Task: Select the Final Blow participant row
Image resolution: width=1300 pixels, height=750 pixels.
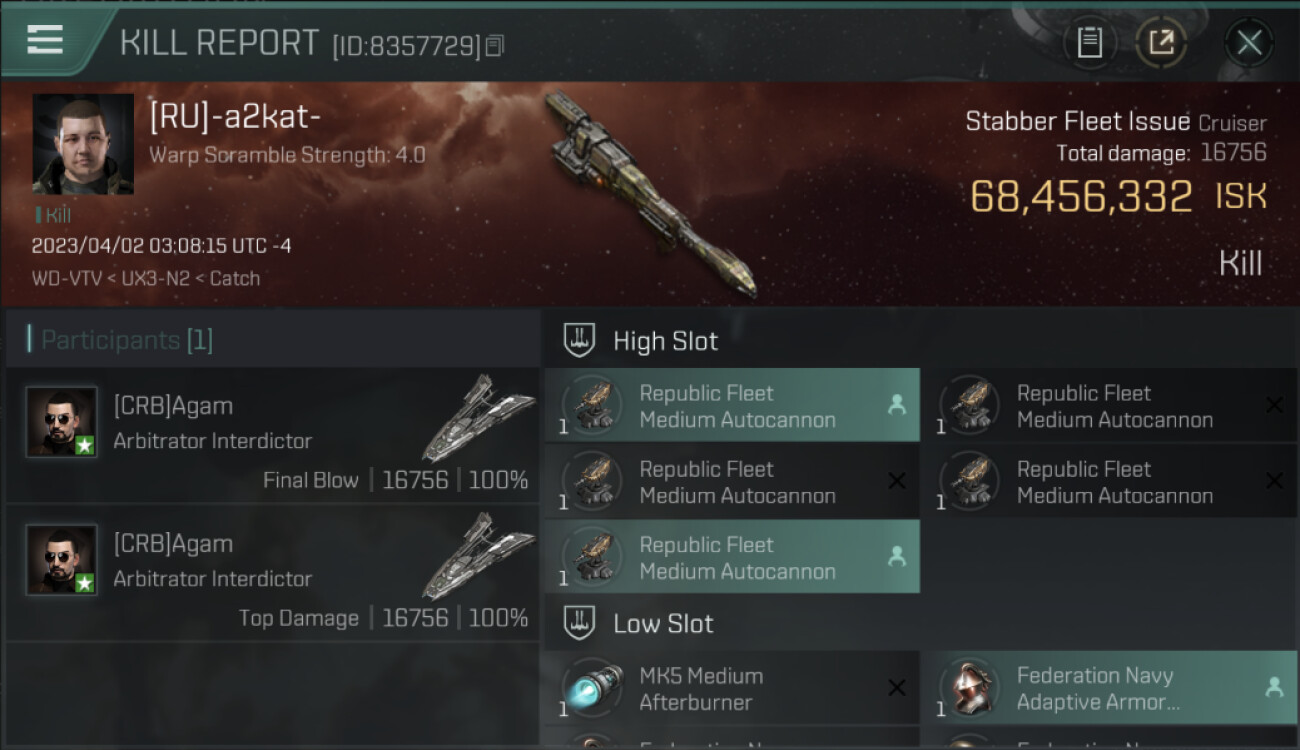Action: click(x=273, y=436)
